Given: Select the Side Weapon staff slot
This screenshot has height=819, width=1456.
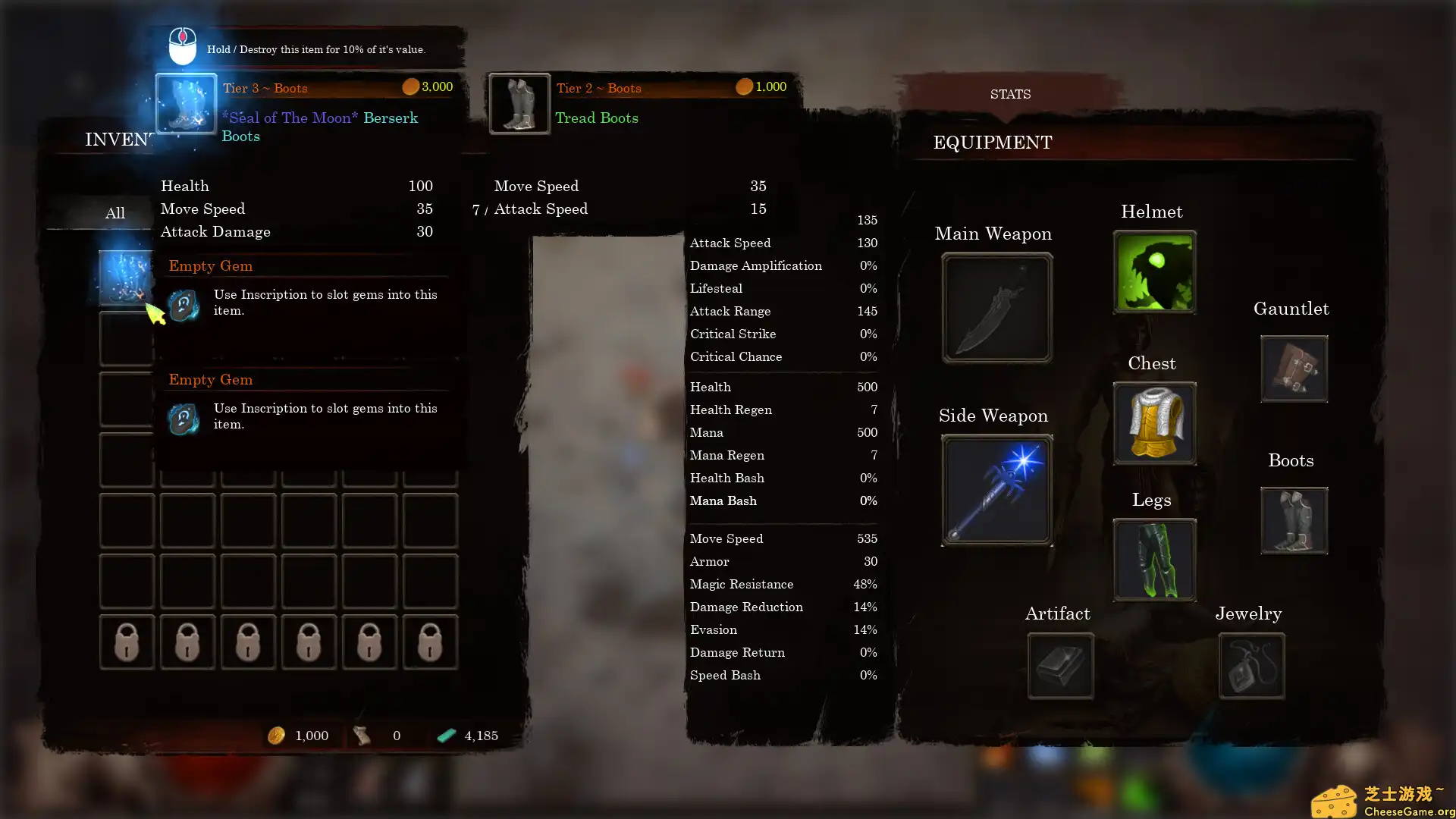Looking at the screenshot, I should click(996, 489).
